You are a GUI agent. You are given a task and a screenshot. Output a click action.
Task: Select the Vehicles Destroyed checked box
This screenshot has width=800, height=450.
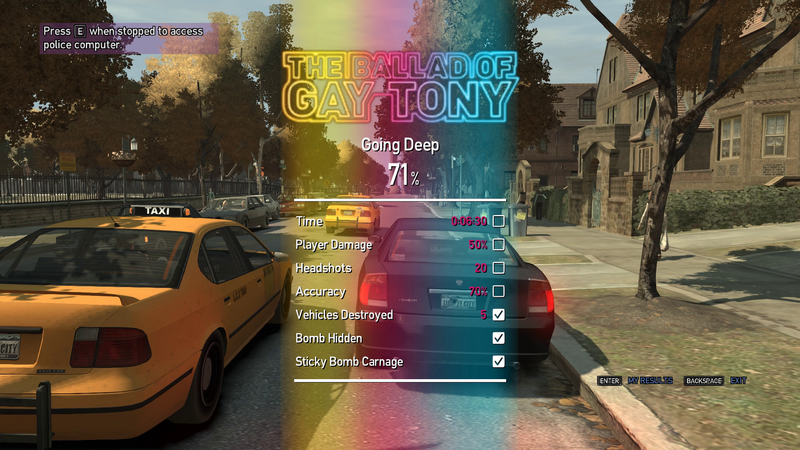point(498,315)
